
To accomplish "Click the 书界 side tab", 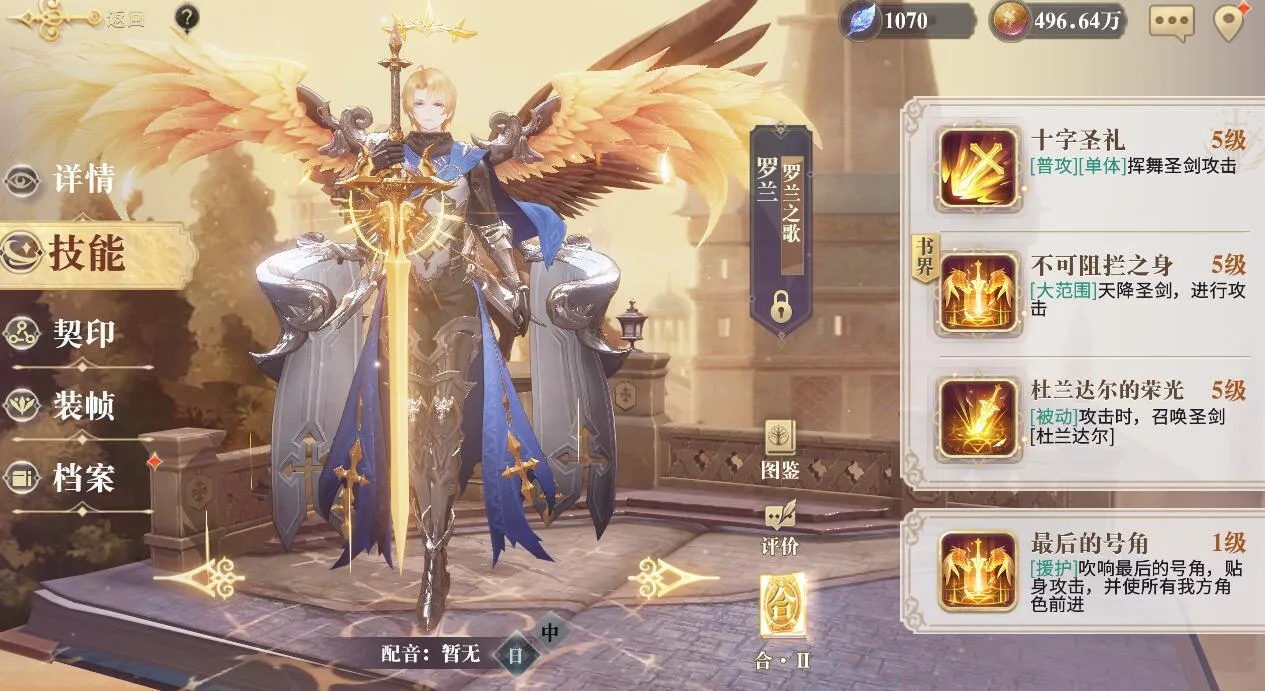I will [922, 259].
